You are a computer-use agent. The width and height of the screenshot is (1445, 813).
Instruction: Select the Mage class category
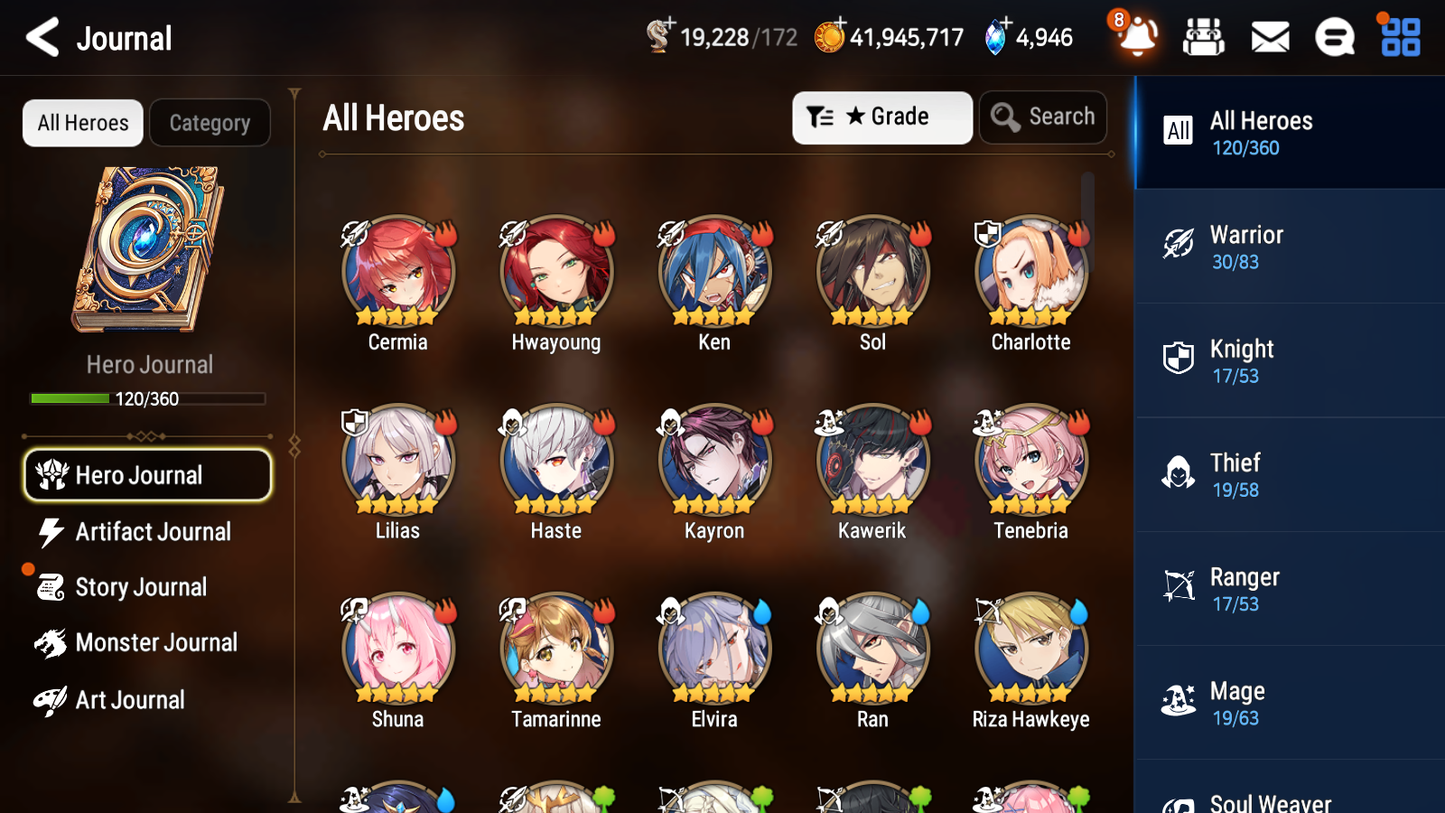pos(1288,702)
